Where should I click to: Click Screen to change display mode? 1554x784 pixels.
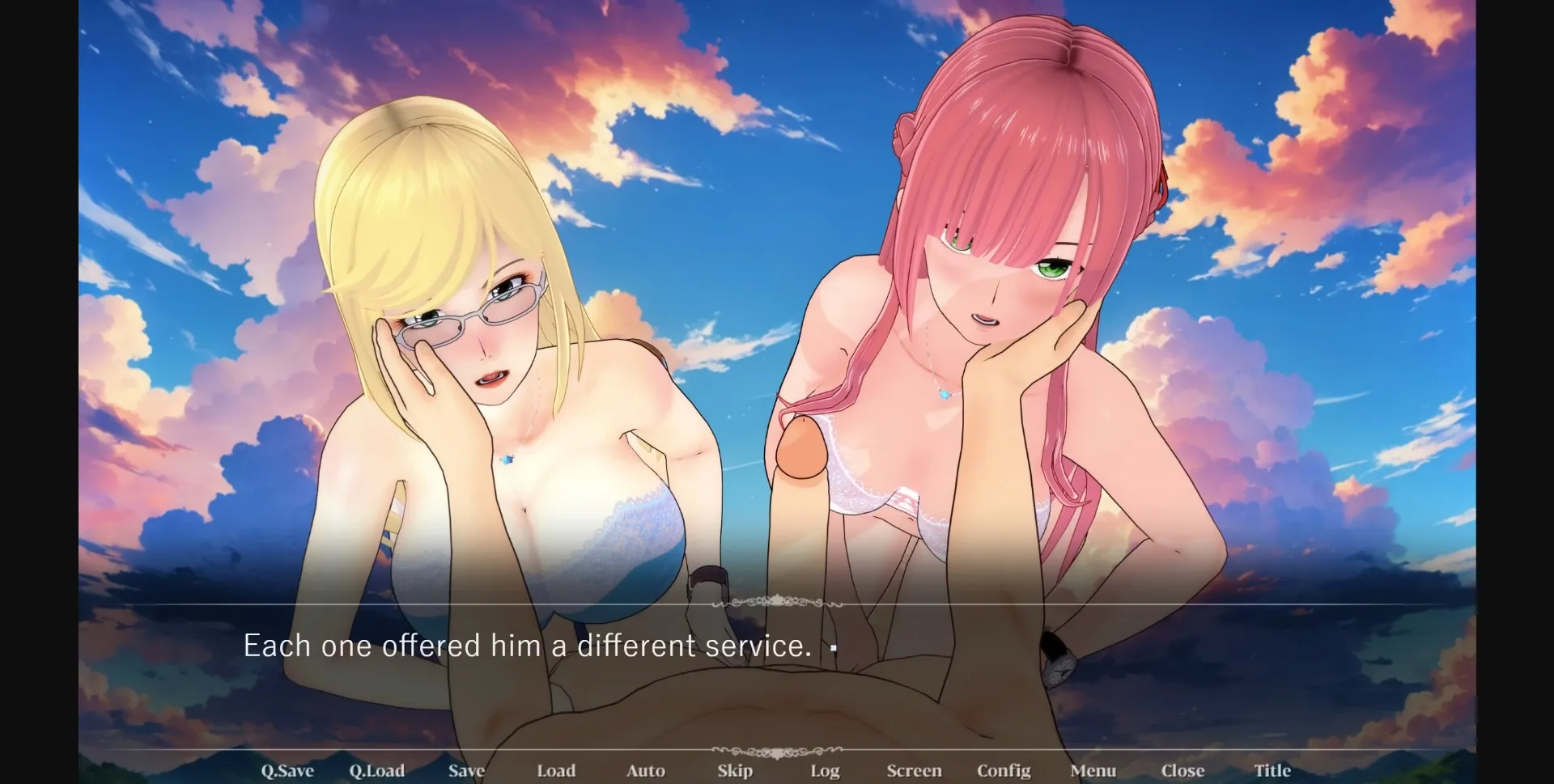click(x=914, y=770)
